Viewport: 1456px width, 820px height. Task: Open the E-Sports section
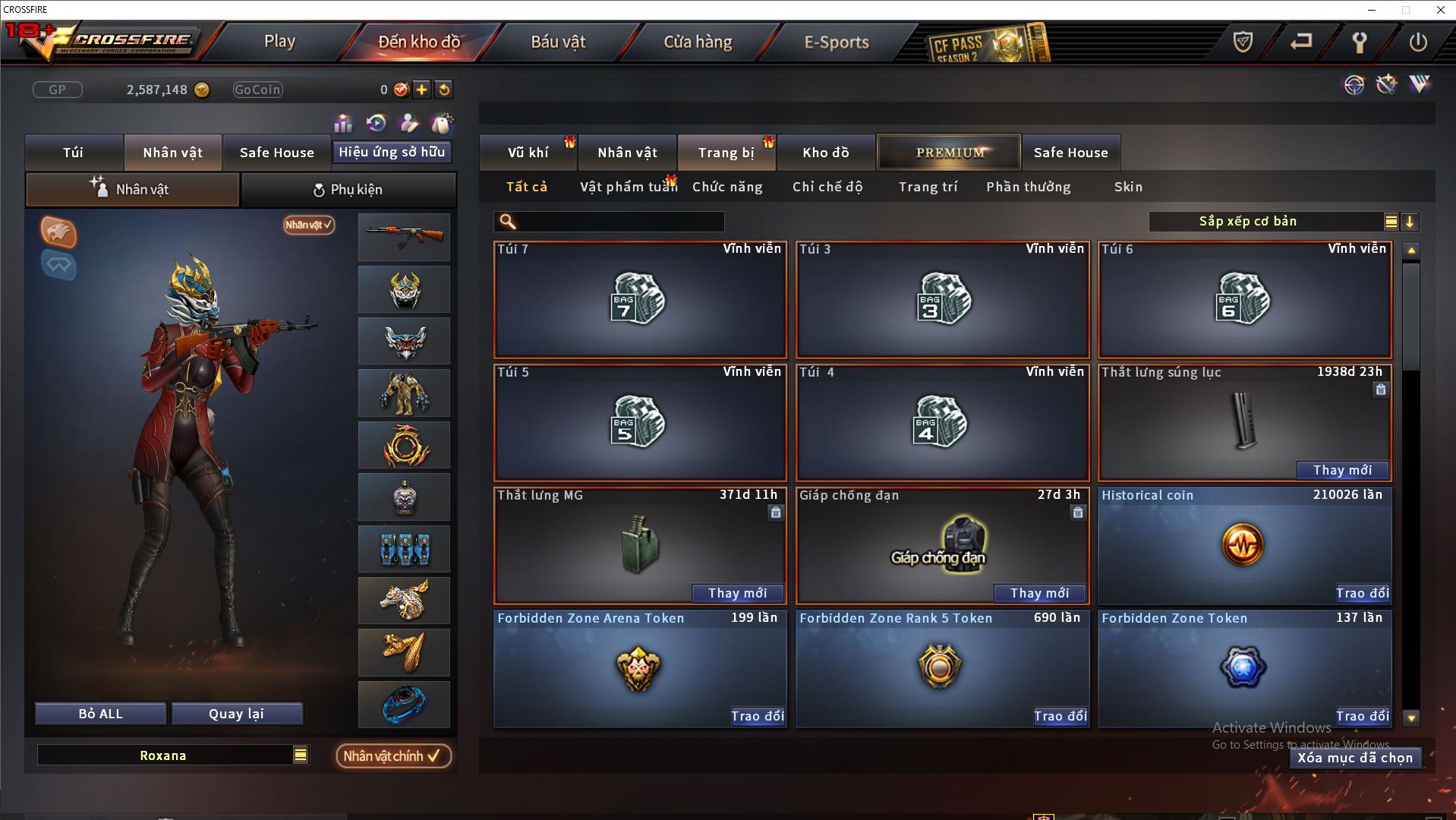click(x=836, y=42)
